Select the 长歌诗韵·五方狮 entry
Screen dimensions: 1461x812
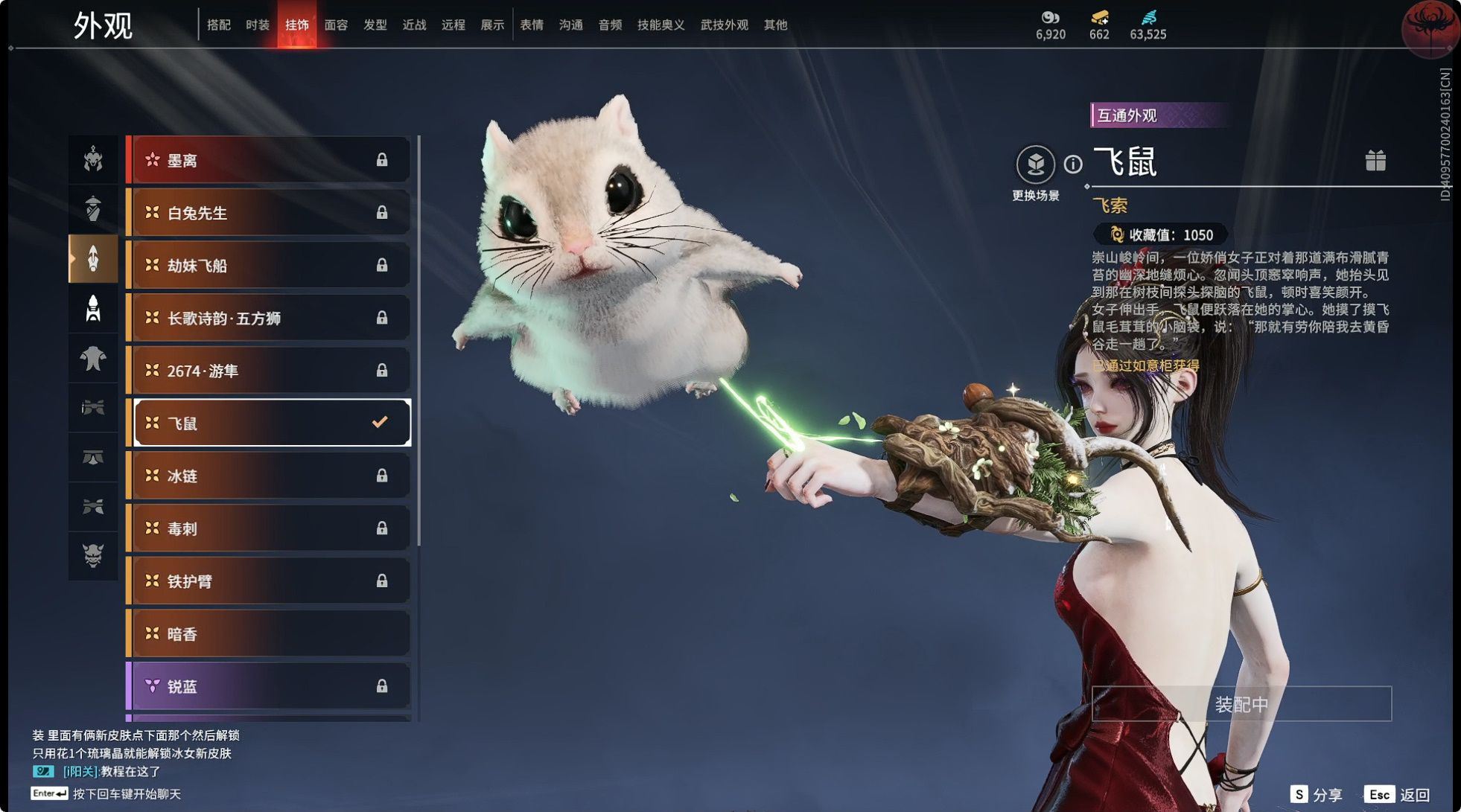pyautogui.click(x=269, y=319)
